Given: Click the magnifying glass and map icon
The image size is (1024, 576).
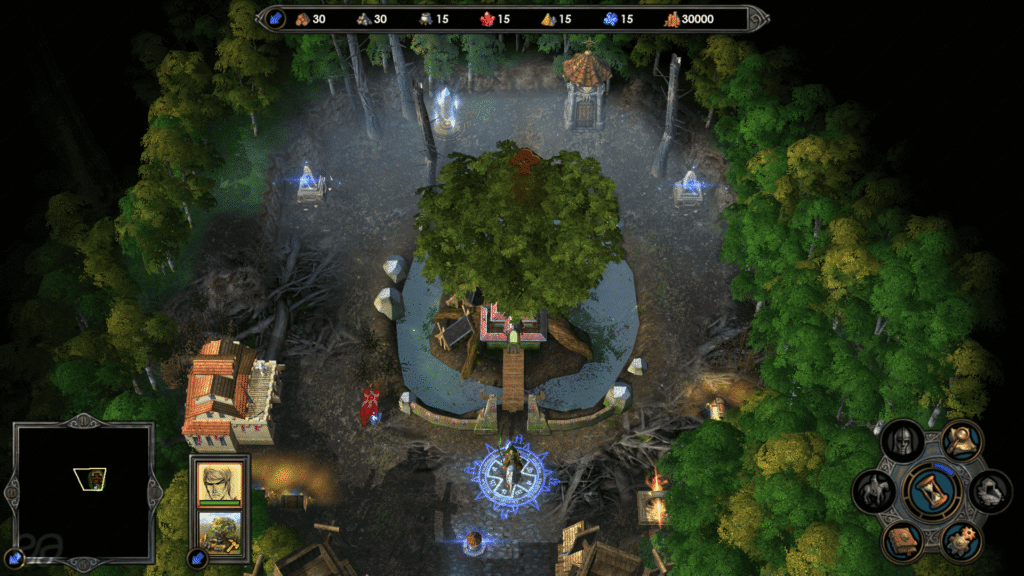Looking at the screenshot, I should tap(962, 441).
